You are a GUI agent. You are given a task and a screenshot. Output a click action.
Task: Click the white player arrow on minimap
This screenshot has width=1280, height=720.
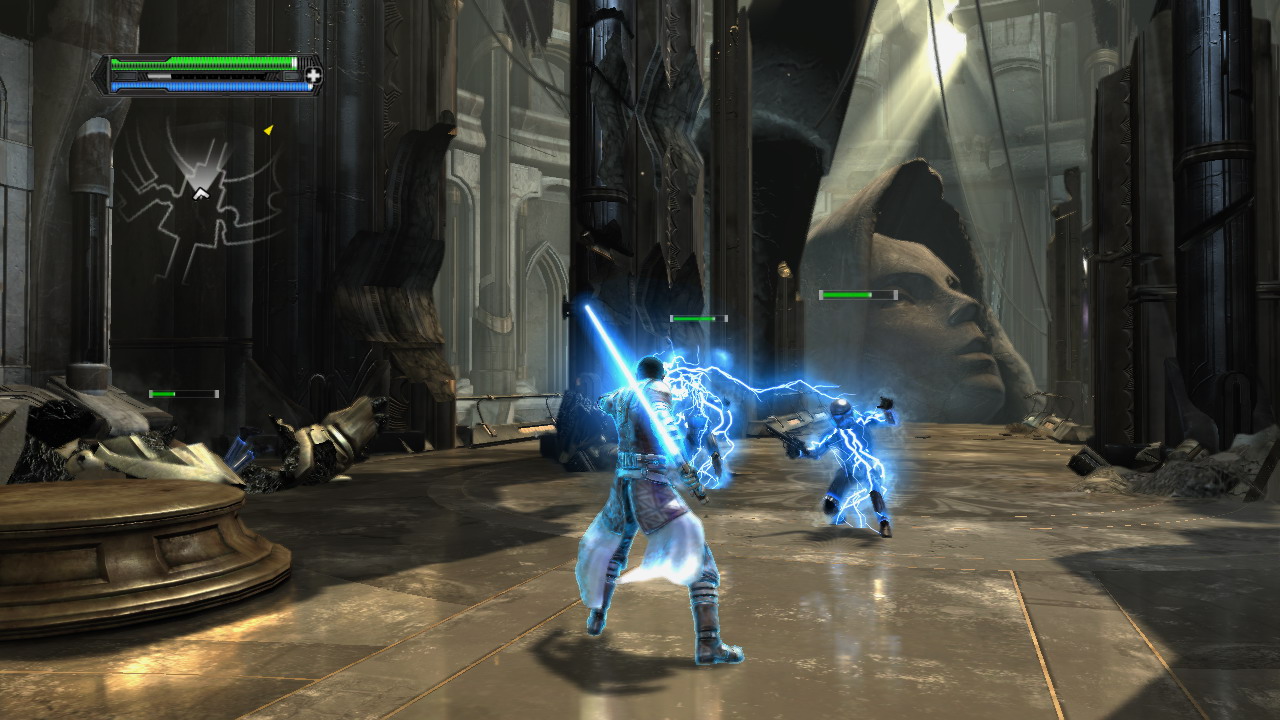pyautogui.click(x=201, y=192)
